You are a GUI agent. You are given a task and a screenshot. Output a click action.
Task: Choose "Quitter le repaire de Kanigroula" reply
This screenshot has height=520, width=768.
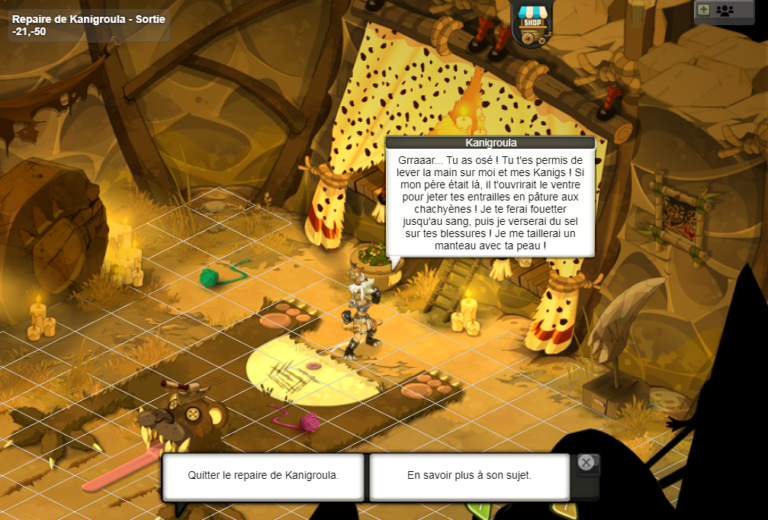[263, 476]
